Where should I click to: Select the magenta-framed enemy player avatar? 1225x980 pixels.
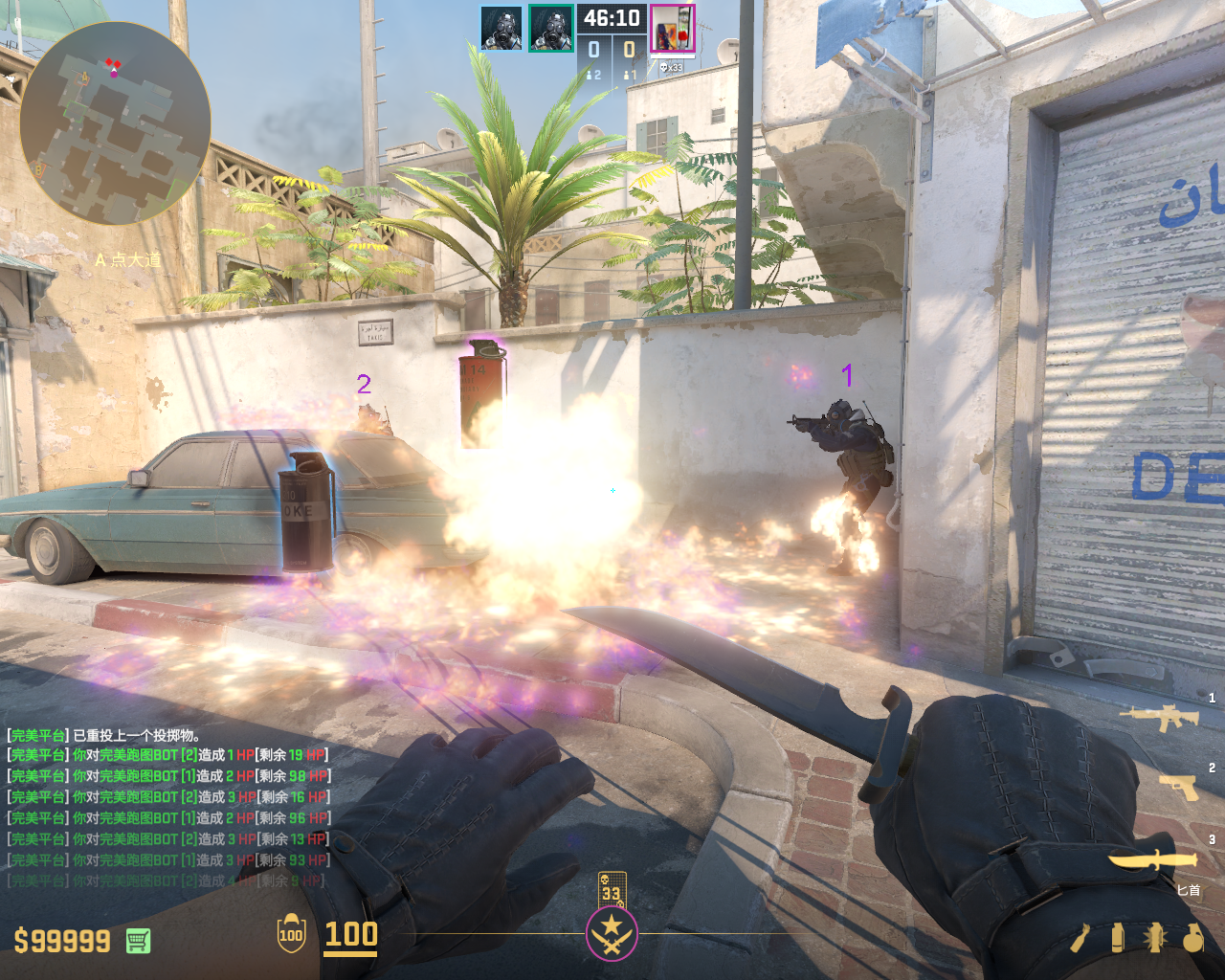(672, 29)
